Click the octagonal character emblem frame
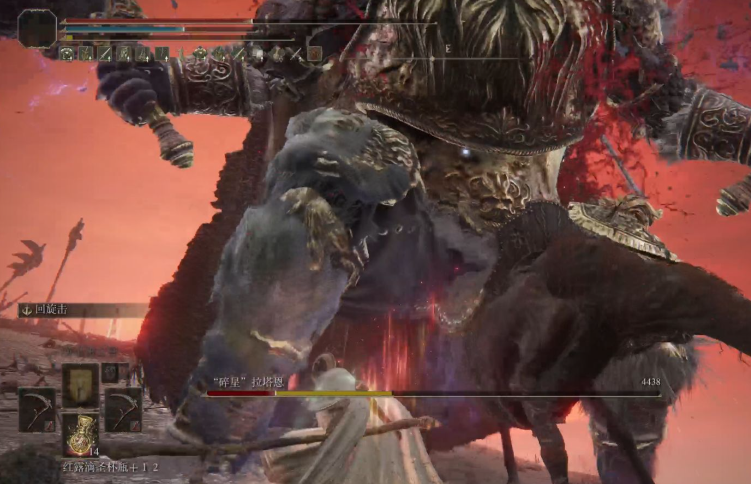This screenshot has width=751, height=484. pos(37,29)
